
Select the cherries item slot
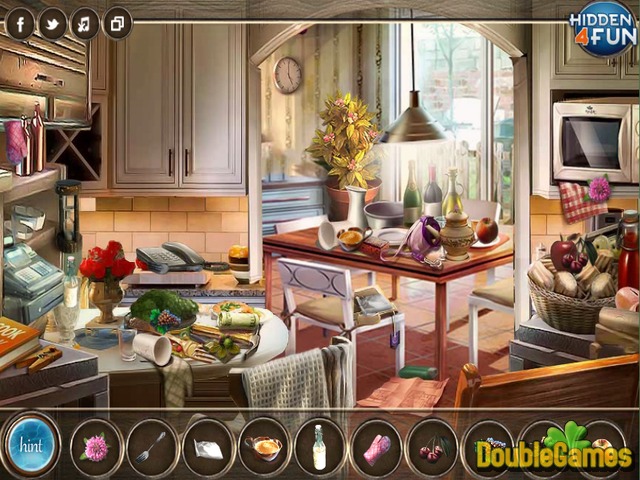tap(432, 447)
